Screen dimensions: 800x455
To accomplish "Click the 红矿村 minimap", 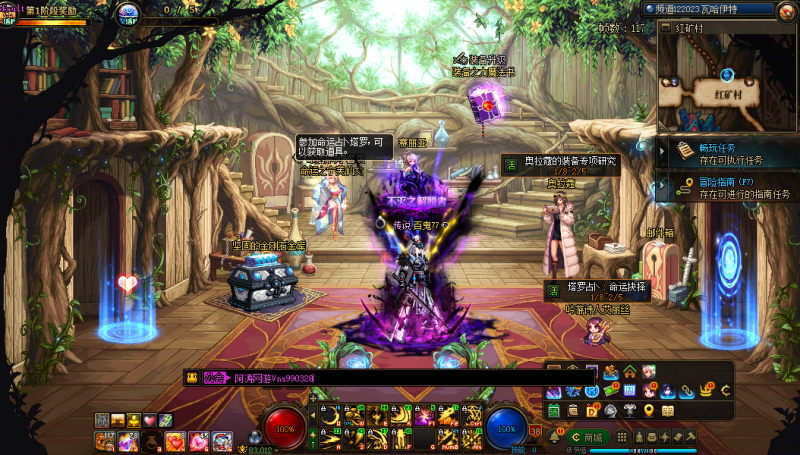I will click(x=727, y=82).
